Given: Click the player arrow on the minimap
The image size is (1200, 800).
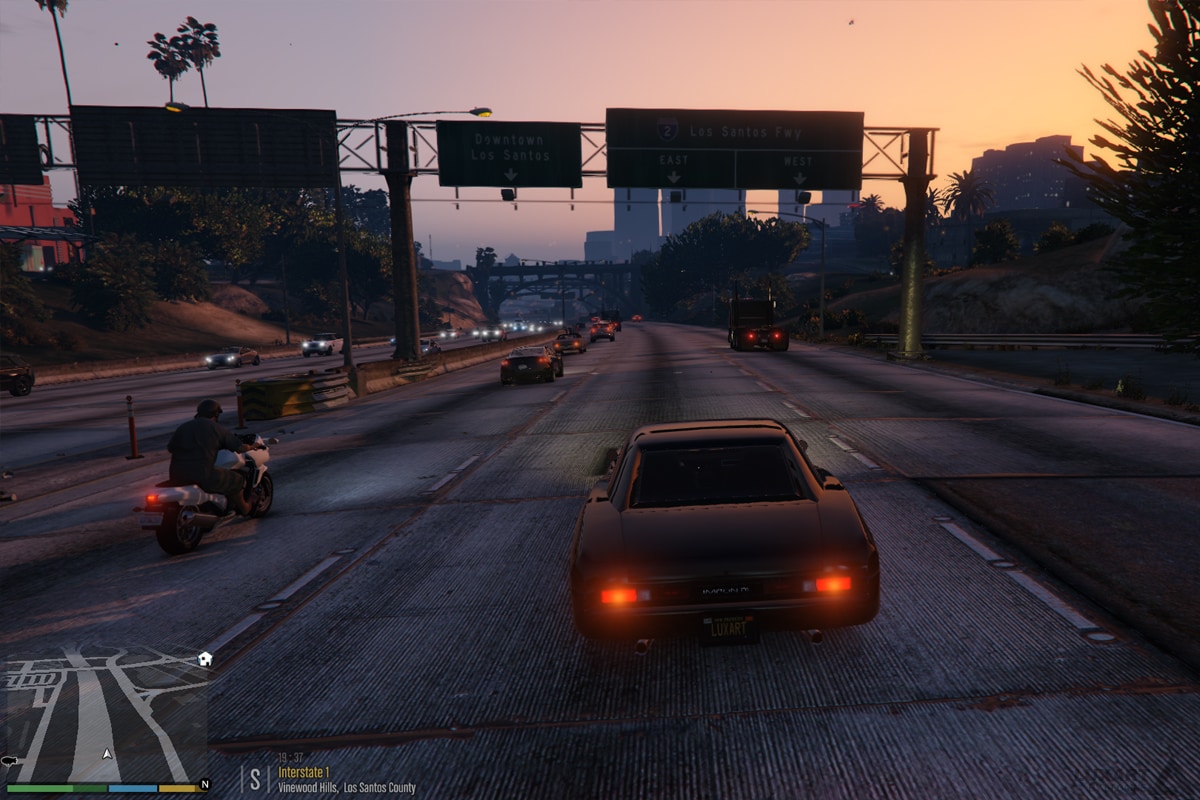Looking at the screenshot, I should [x=107, y=753].
